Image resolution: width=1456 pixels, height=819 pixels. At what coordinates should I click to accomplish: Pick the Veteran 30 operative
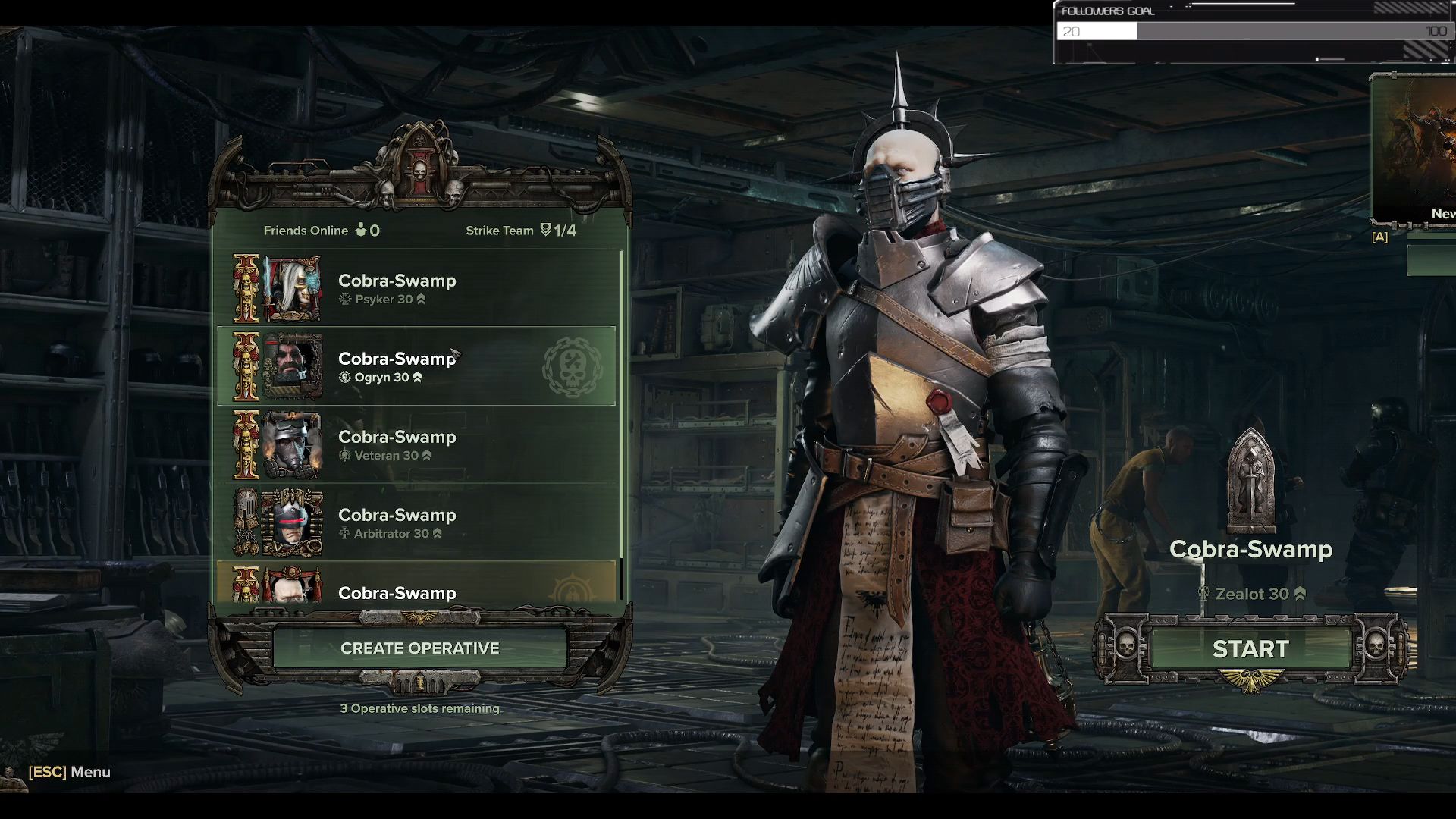coord(416,445)
